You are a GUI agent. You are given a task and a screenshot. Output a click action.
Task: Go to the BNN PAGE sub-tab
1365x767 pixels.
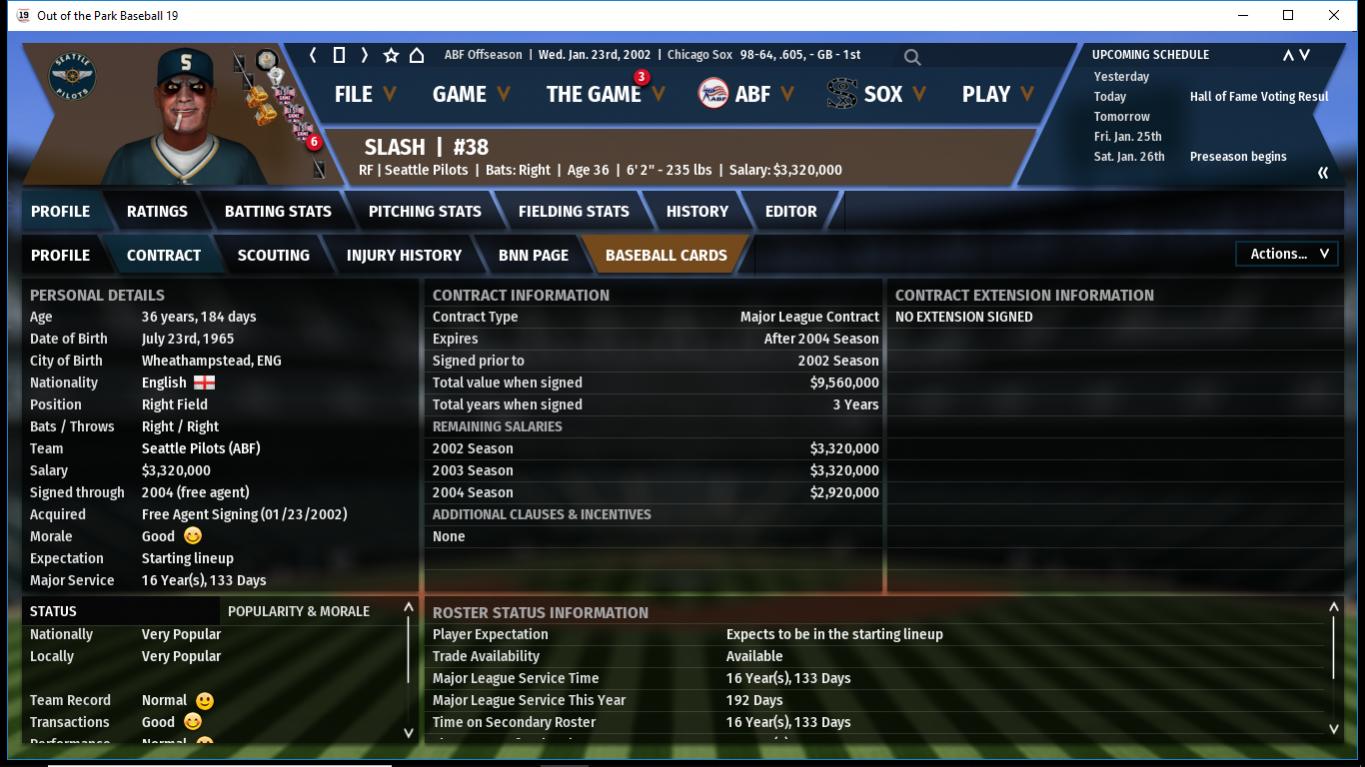point(533,255)
